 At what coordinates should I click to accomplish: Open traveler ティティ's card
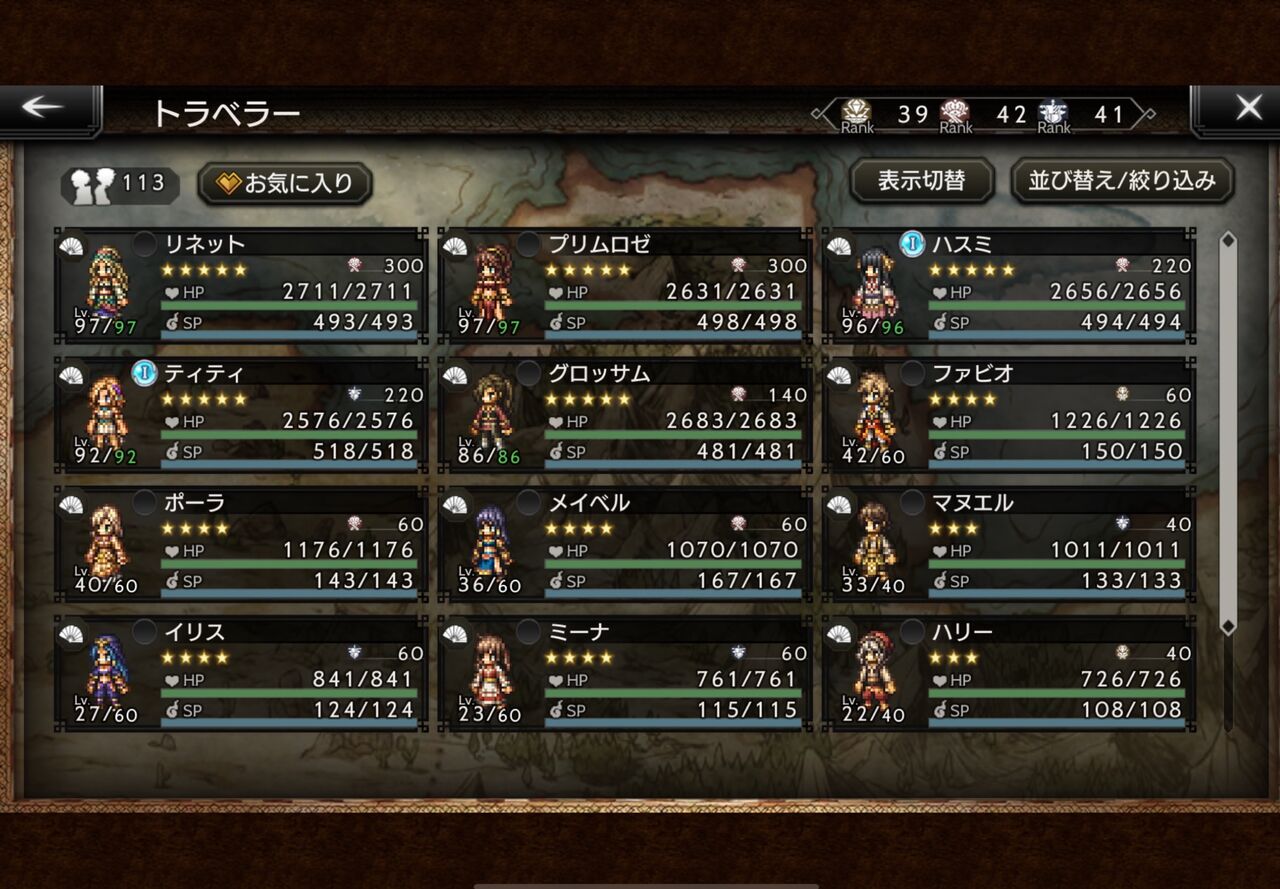[x=241, y=414]
